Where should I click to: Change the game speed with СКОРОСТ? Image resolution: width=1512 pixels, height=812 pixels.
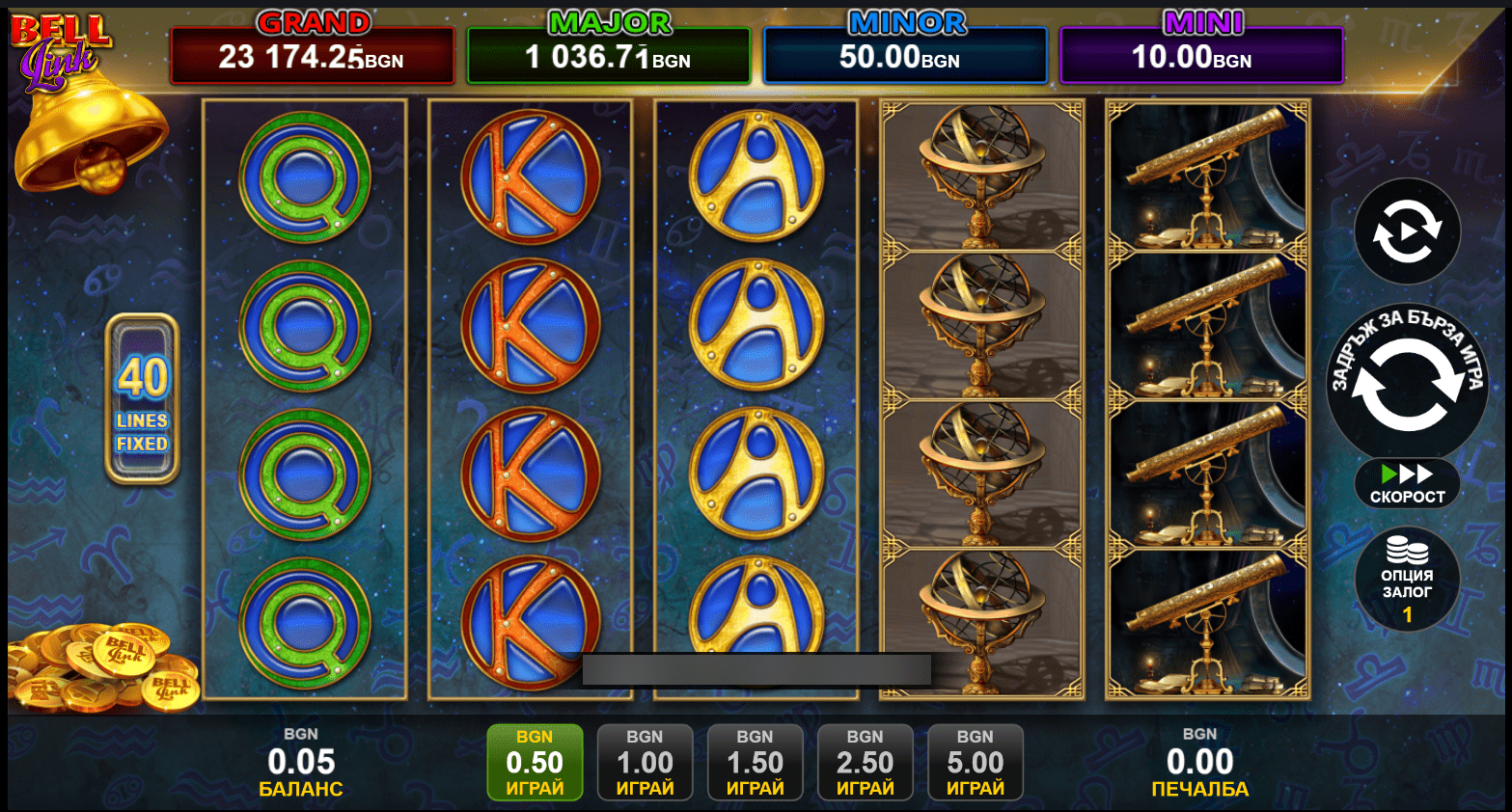pyautogui.click(x=1407, y=483)
